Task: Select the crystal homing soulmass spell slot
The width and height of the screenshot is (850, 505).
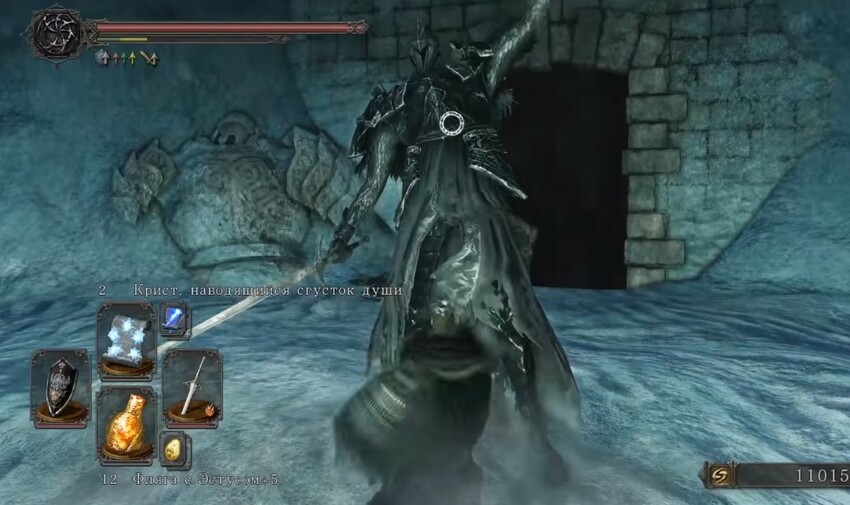Action: [x=126, y=337]
